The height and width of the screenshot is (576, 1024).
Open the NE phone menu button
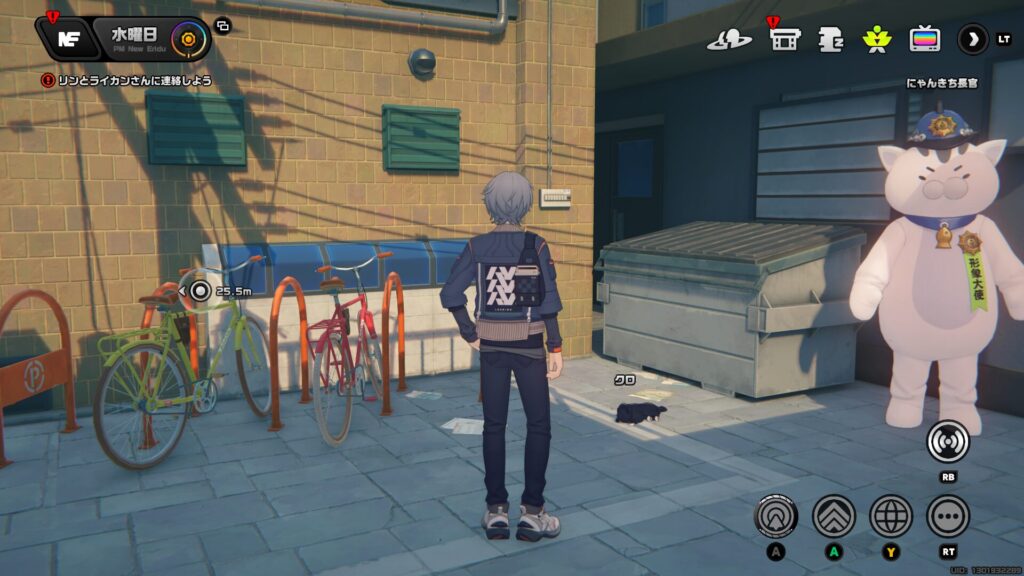[x=67, y=39]
